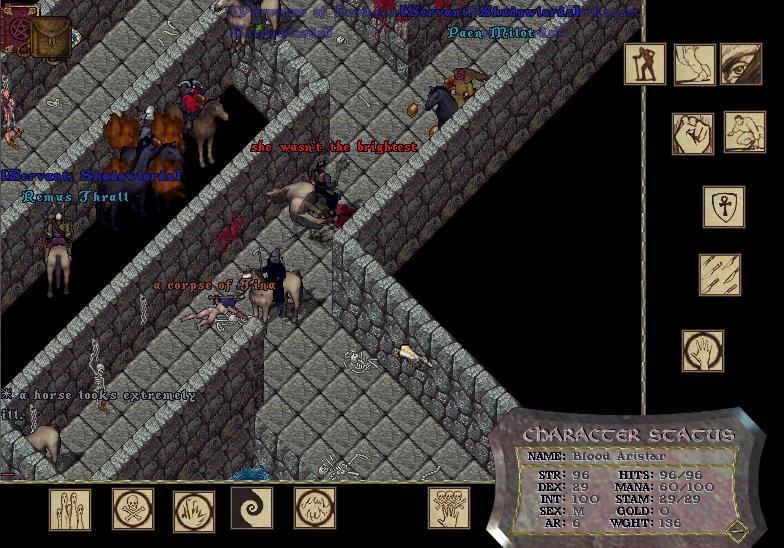This screenshot has width=784, height=548.
Task: Activate the black spiral icon
Action: pos(252,508)
